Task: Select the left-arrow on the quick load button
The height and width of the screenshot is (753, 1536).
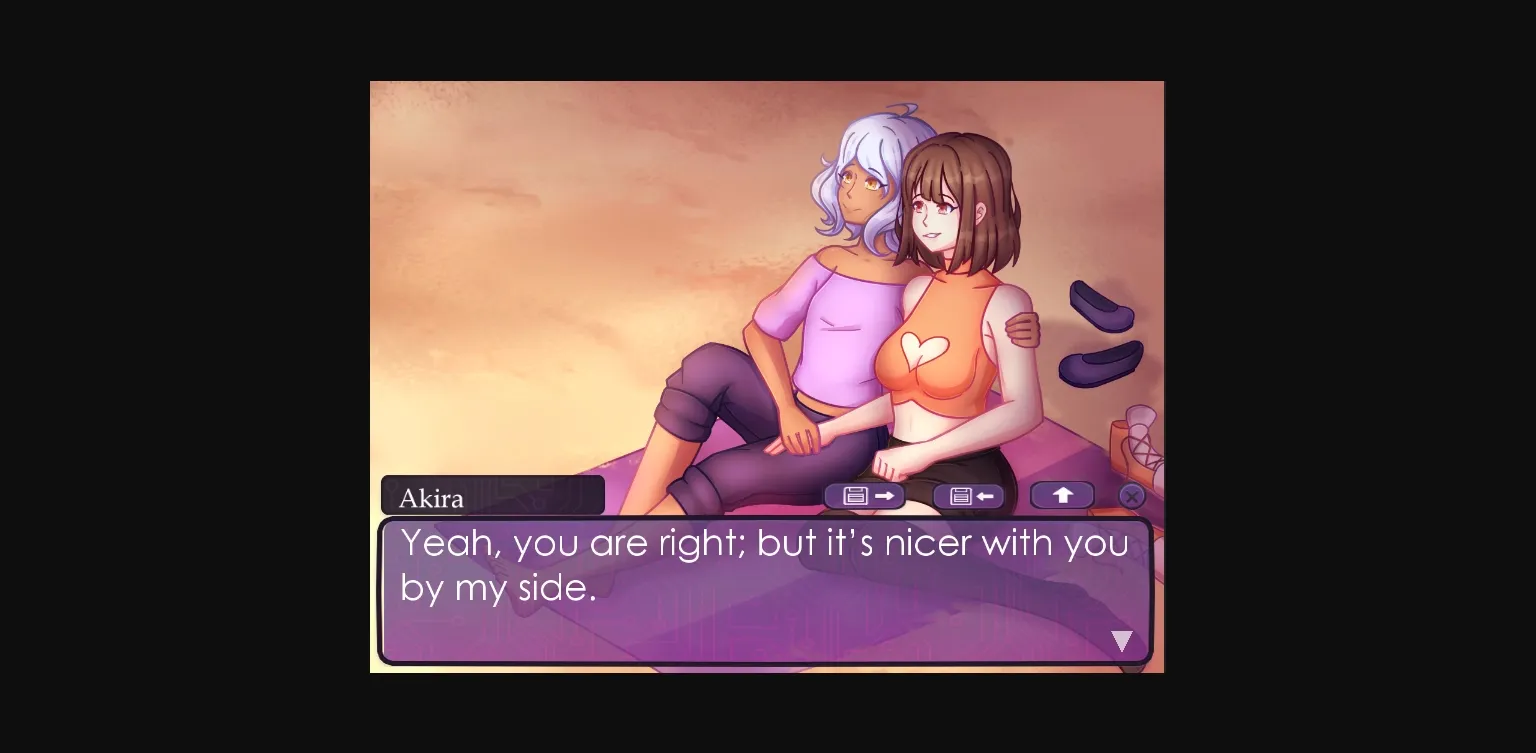Action: (x=985, y=494)
